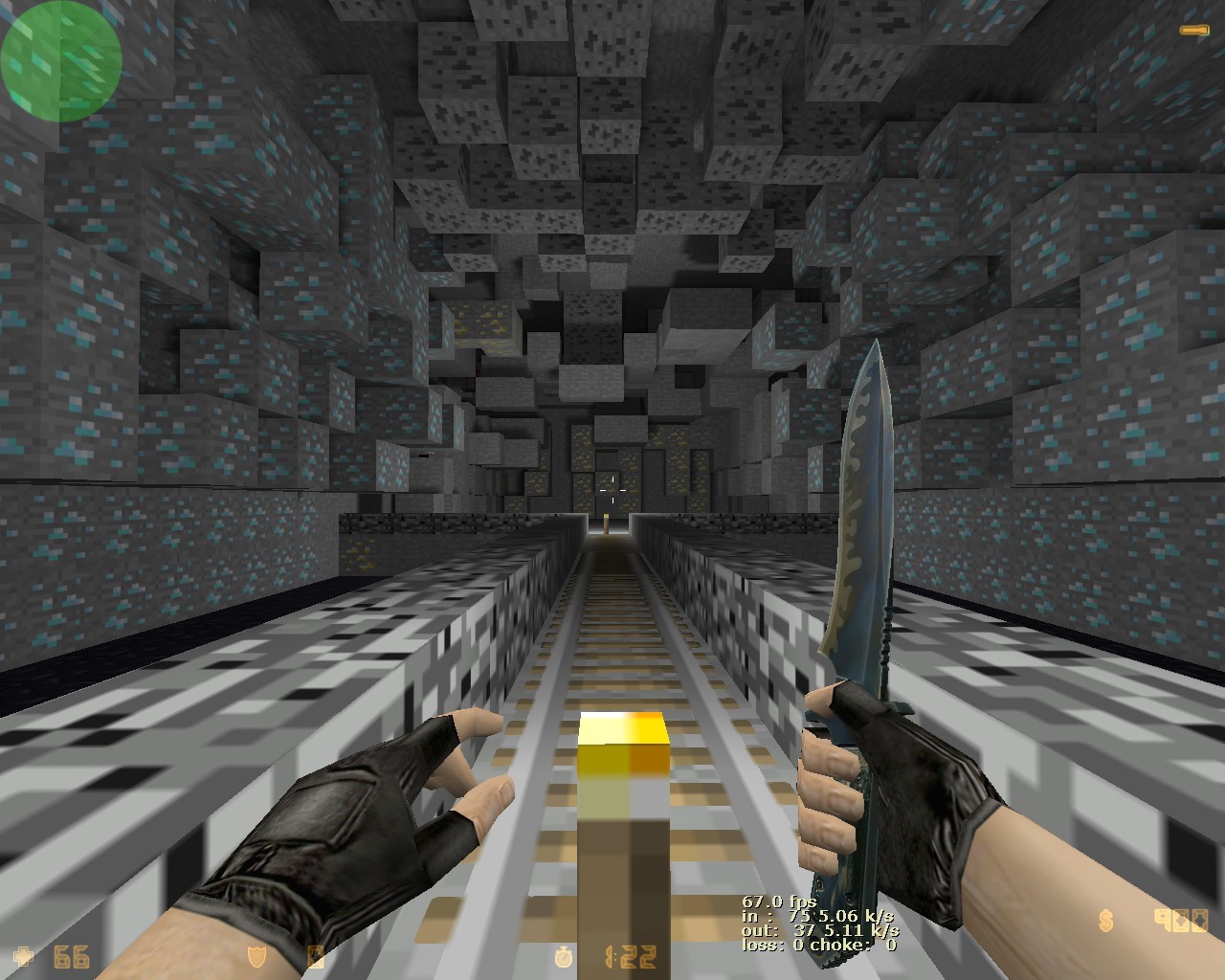The height and width of the screenshot is (980, 1225).
Task: Click the item slot icon beside the armor shield
Action: coord(317,956)
